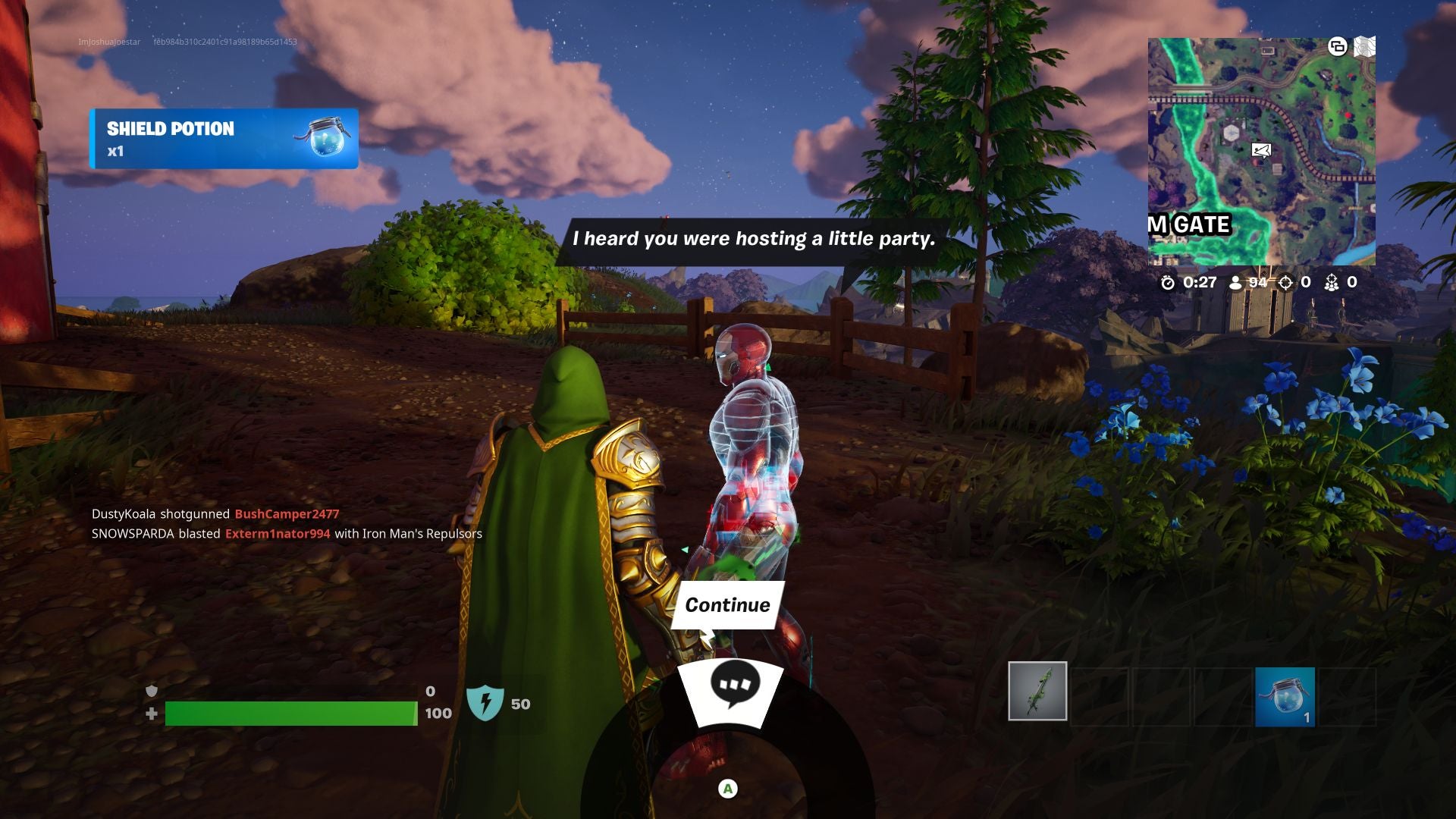This screenshot has height=819, width=1456.
Task: Click the A button prompt on the wheel
Action: coord(727,788)
